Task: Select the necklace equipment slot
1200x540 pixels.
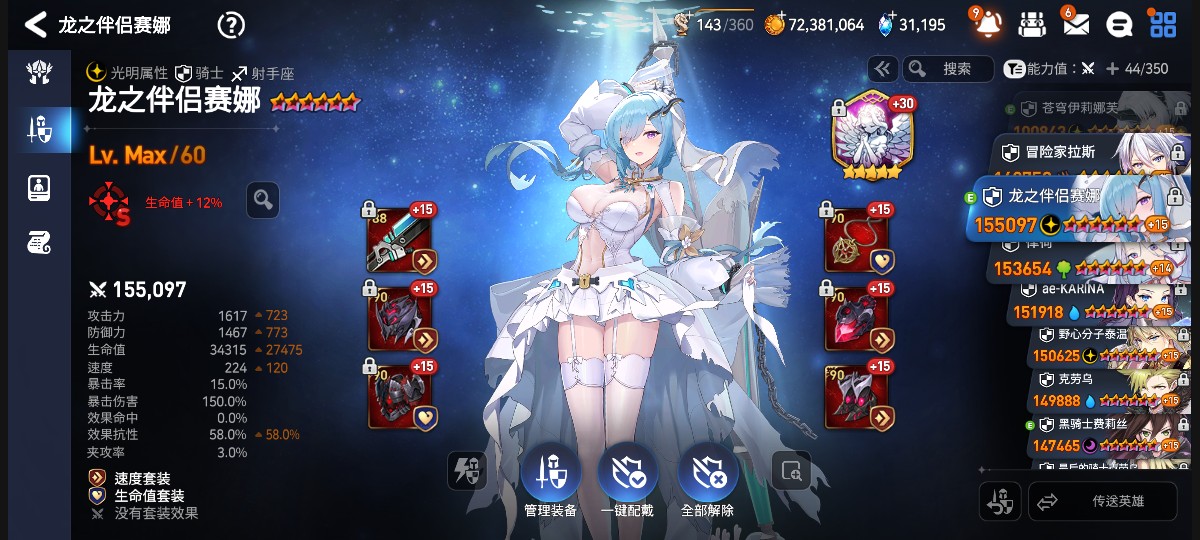Action: pyautogui.click(x=857, y=240)
